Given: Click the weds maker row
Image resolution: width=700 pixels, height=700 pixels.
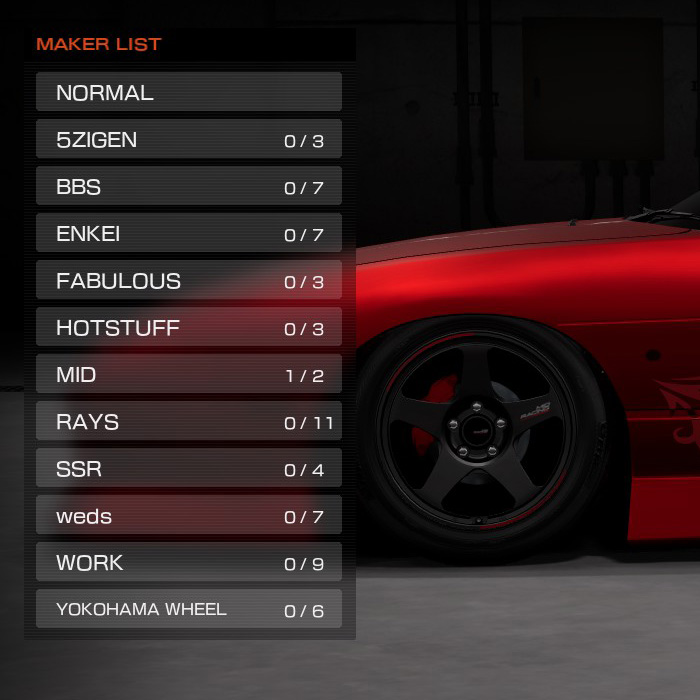Looking at the screenshot, I should coord(188,515).
